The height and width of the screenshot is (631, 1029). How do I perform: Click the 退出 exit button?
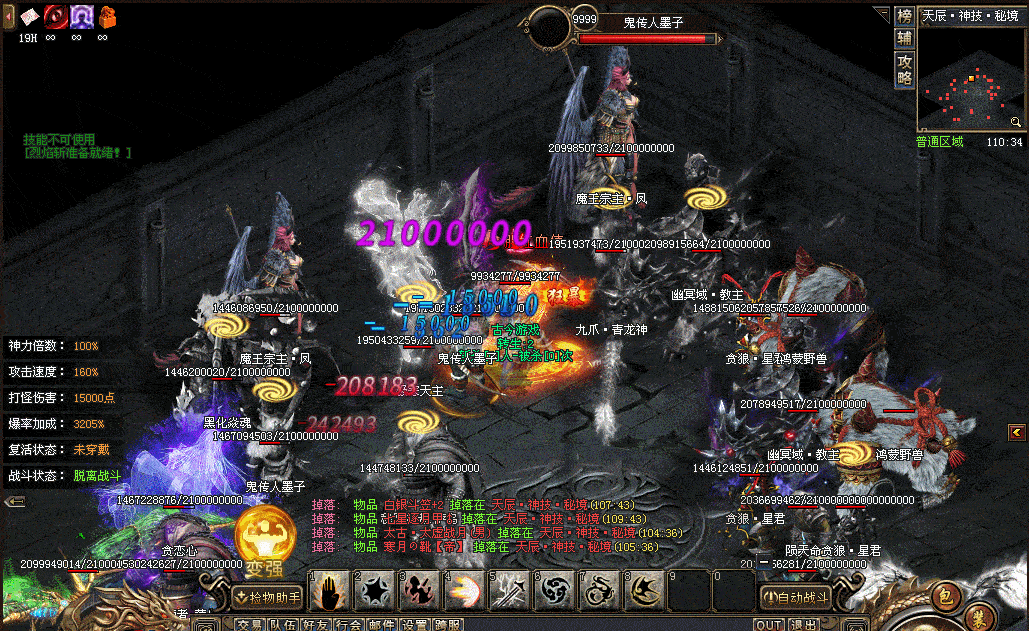pyautogui.click(x=802, y=624)
